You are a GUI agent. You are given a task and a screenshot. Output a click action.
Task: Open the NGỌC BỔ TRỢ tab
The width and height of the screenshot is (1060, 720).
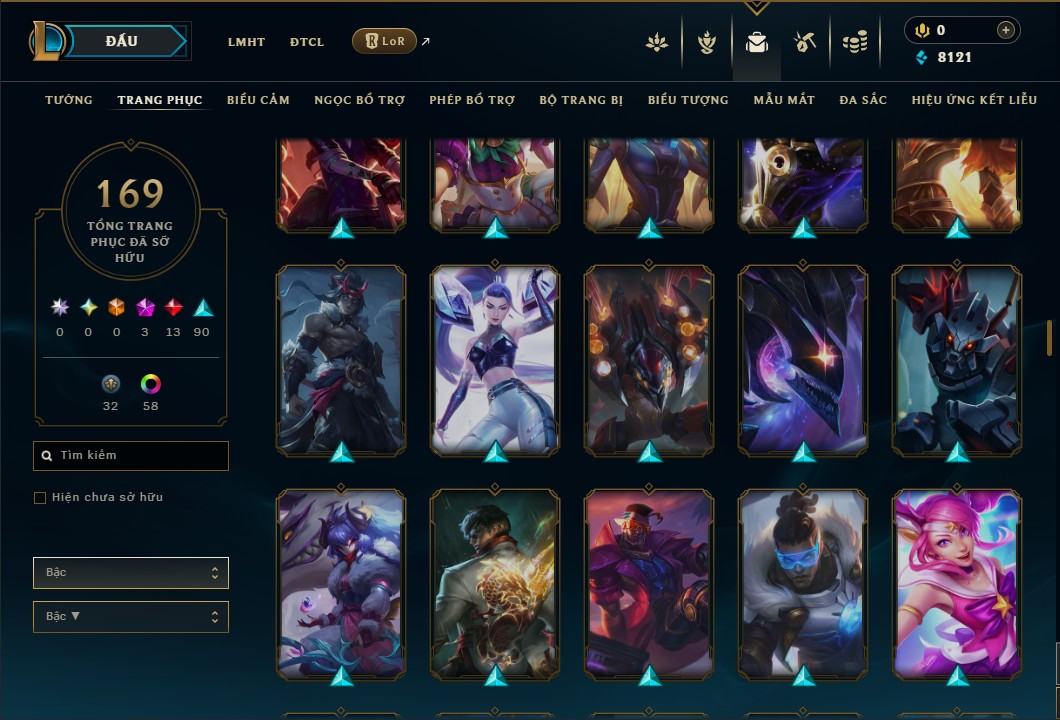tap(359, 100)
